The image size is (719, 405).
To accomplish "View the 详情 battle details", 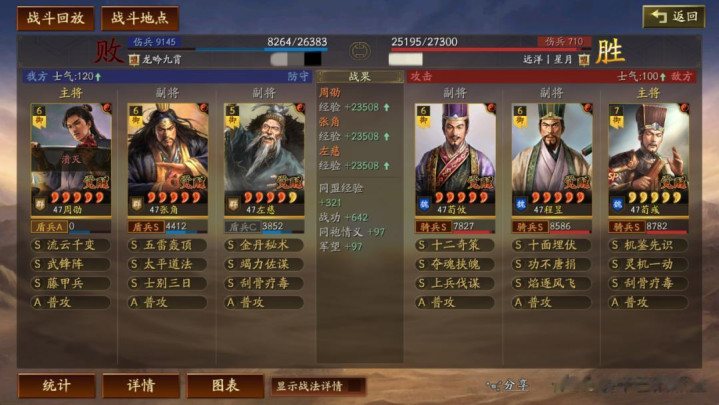I will 140,386.
